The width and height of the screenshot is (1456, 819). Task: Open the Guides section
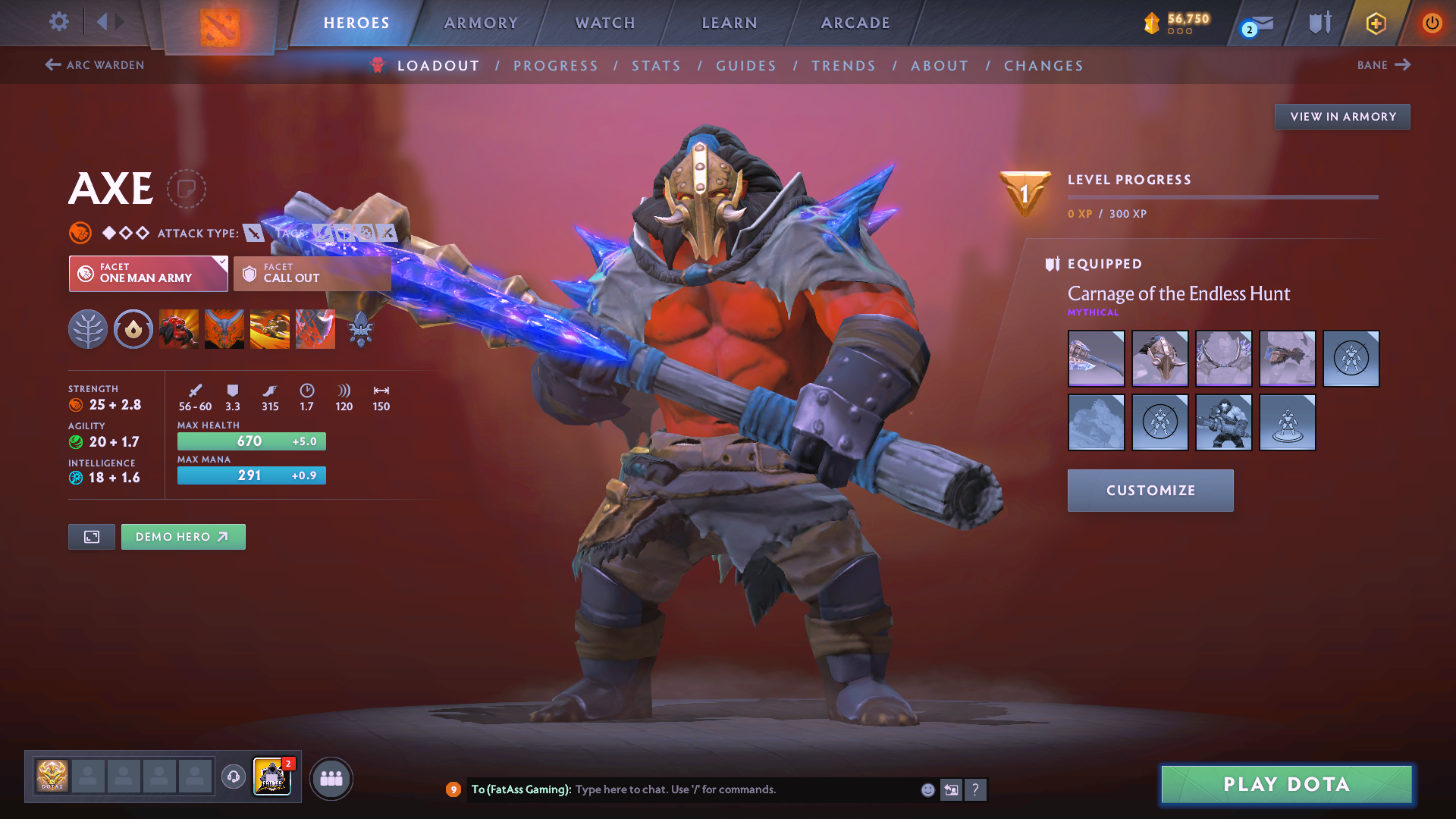click(746, 66)
